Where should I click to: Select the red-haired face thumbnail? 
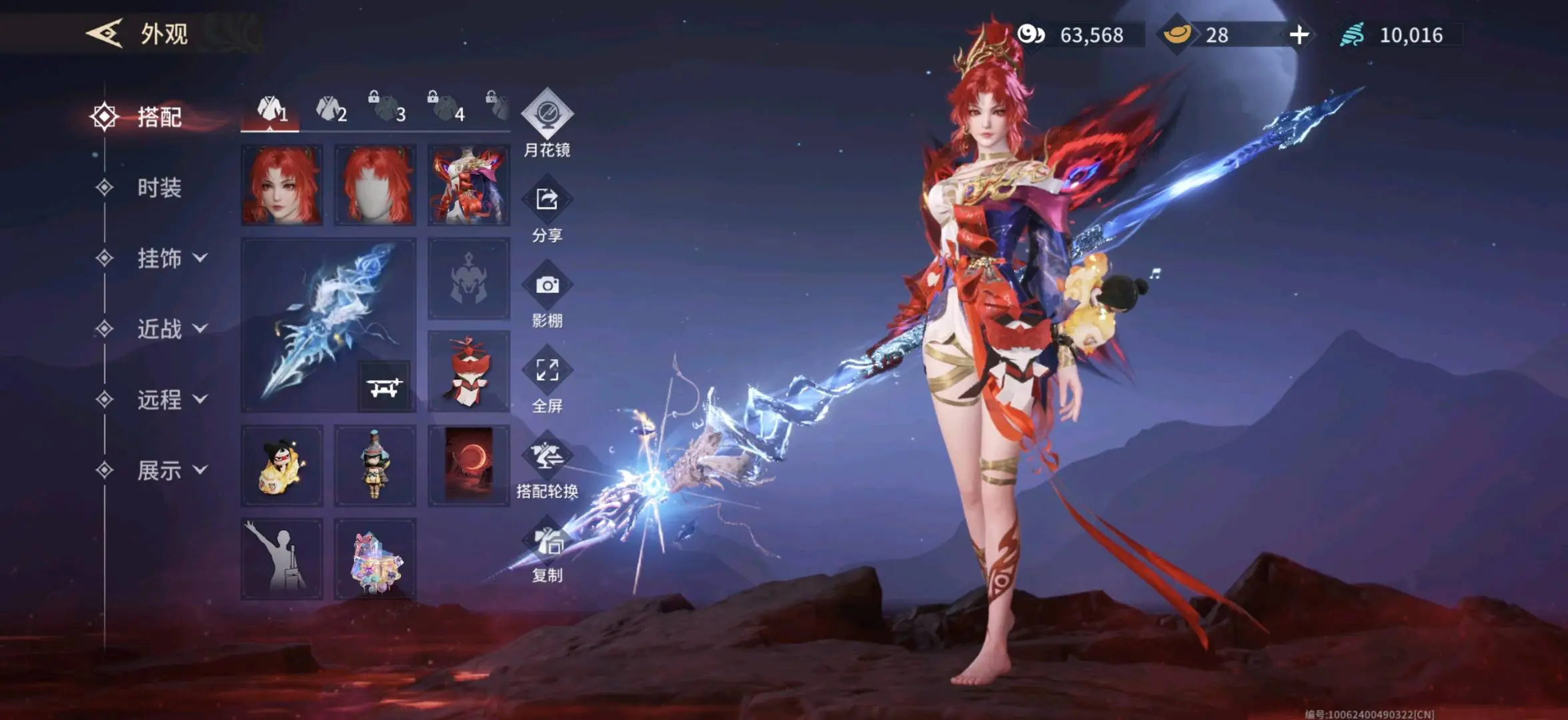(282, 185)
